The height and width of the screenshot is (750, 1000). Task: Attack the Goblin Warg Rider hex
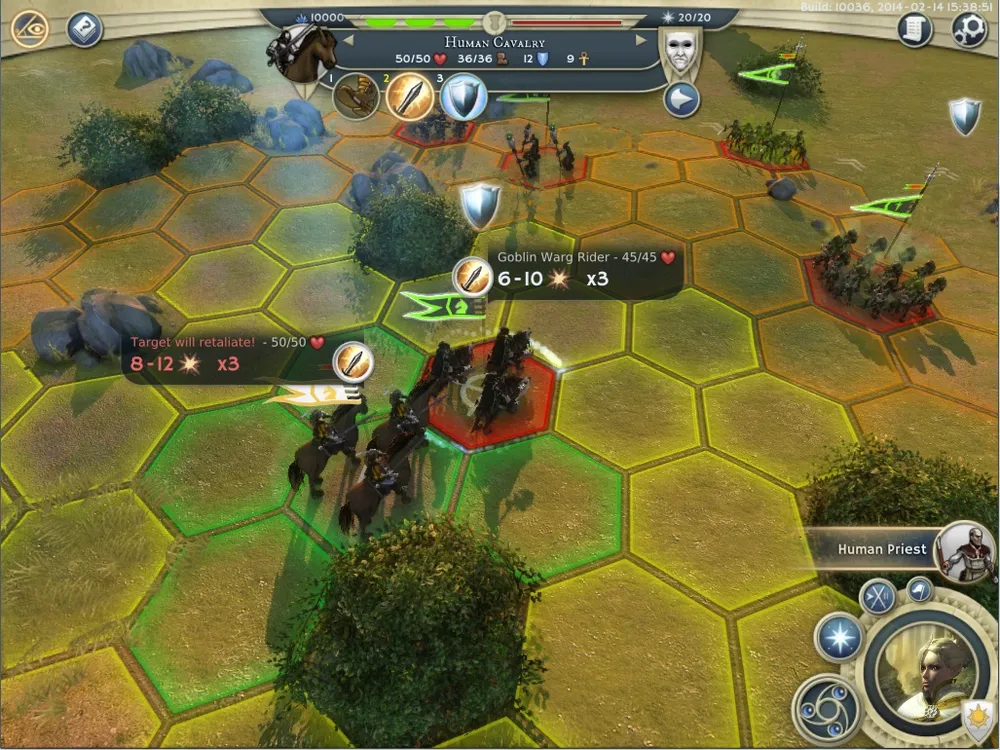pyautogui.click(x=490, y=390)
